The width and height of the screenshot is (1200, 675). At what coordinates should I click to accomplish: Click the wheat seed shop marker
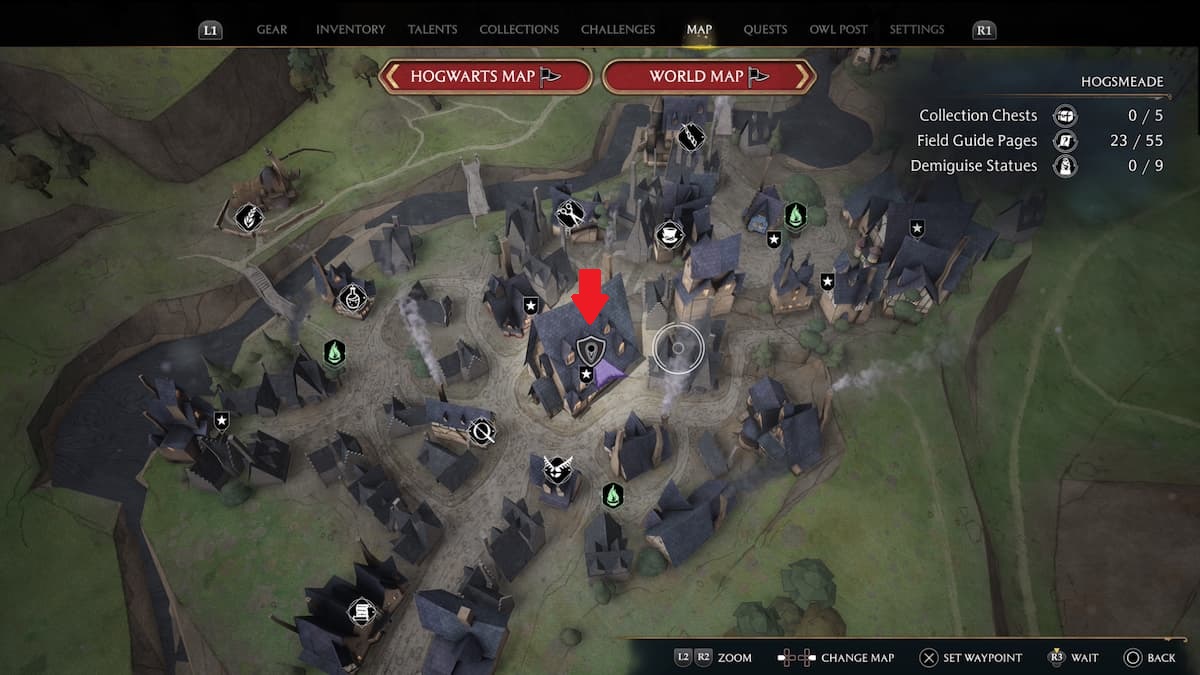[248, 215]
